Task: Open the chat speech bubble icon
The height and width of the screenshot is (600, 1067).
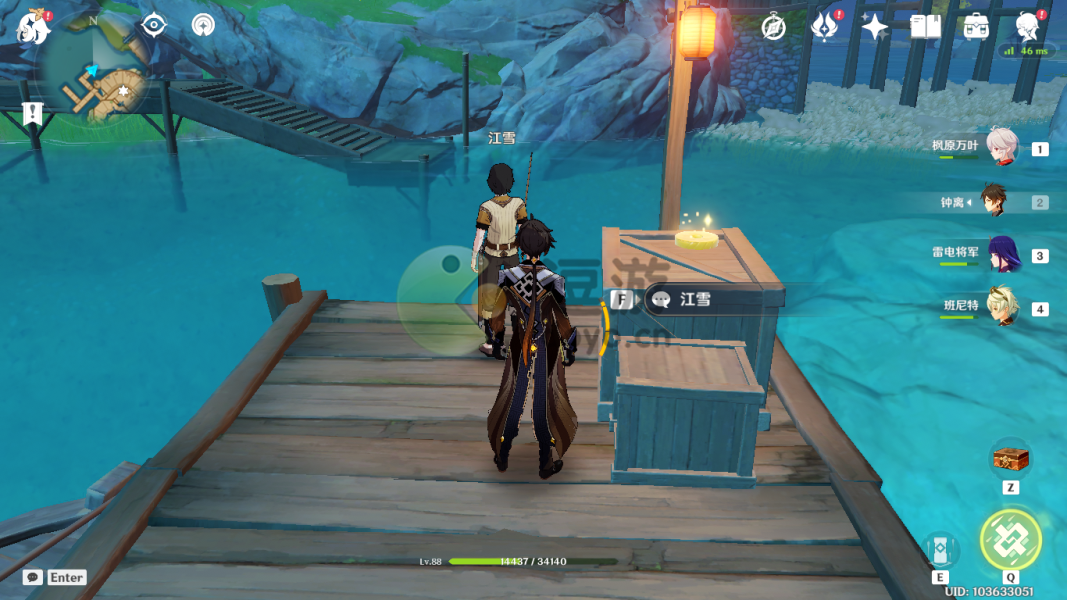Action: click(33, 577)
